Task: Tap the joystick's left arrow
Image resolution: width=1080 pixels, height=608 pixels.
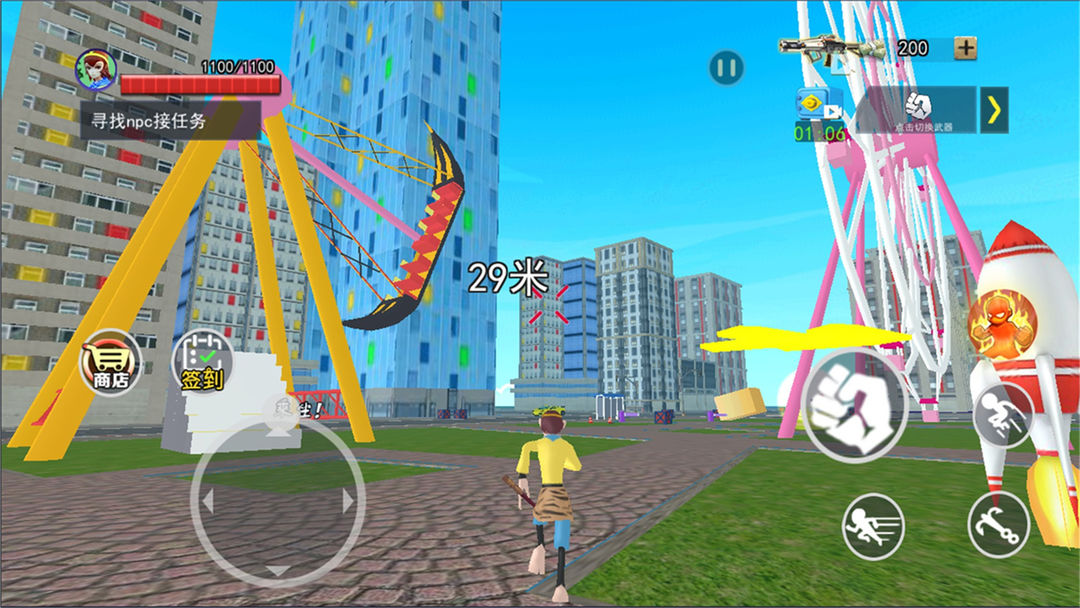Action: coord(208,501)
